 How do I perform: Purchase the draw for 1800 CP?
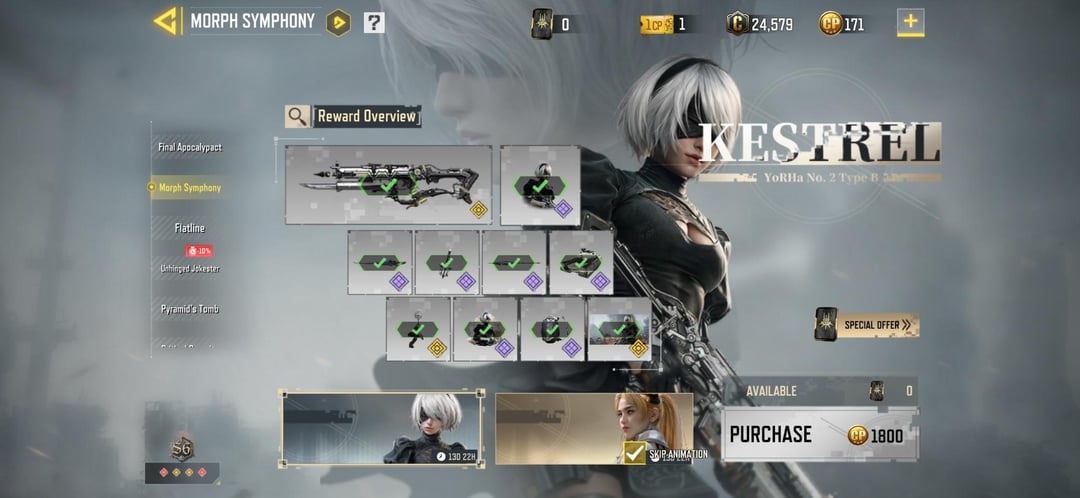tap(819, 435)
